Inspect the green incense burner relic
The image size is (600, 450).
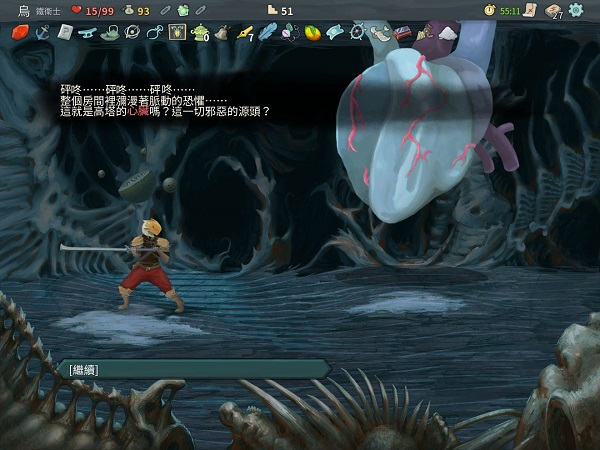click(200, 33)
